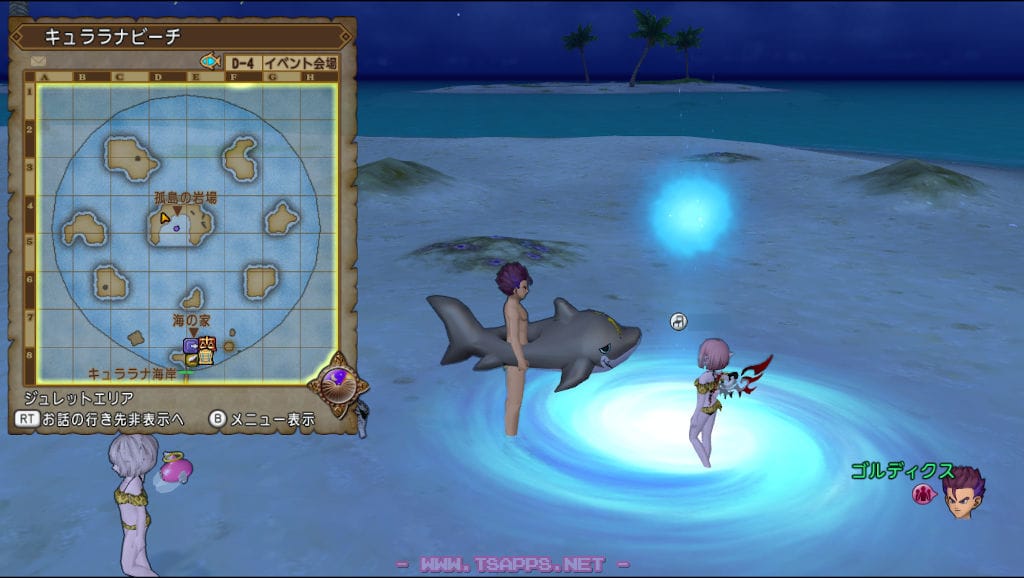The image size is (1024, 578).
Task: Click the 孤島の岩場 location label on the map
Action: click(185, 198)
